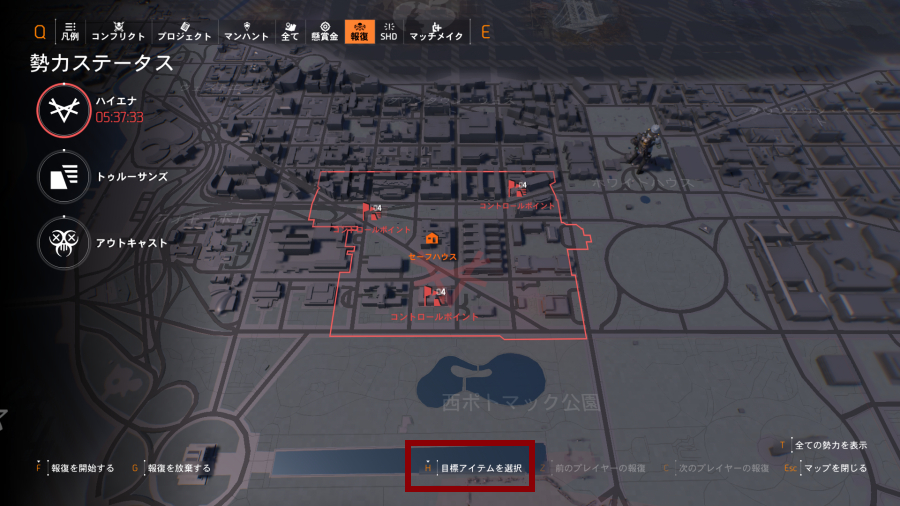Show all factions via 全ての勢力を表示
Image resolution: width=900 pixels, height=506 pixels.
pyautogui.click(x=830, y=445)
